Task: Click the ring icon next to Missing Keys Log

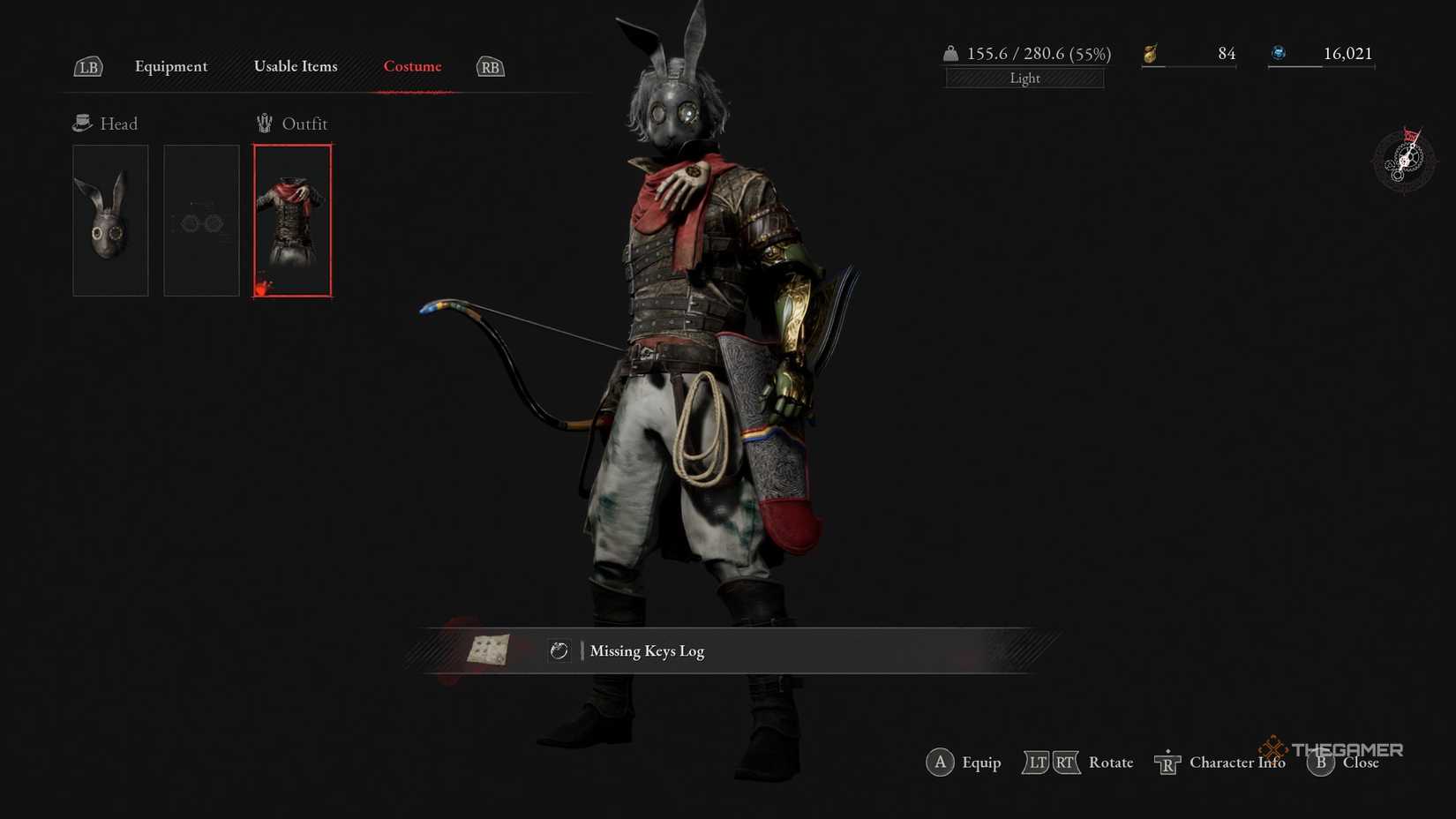Action: [x=559, y=651]
